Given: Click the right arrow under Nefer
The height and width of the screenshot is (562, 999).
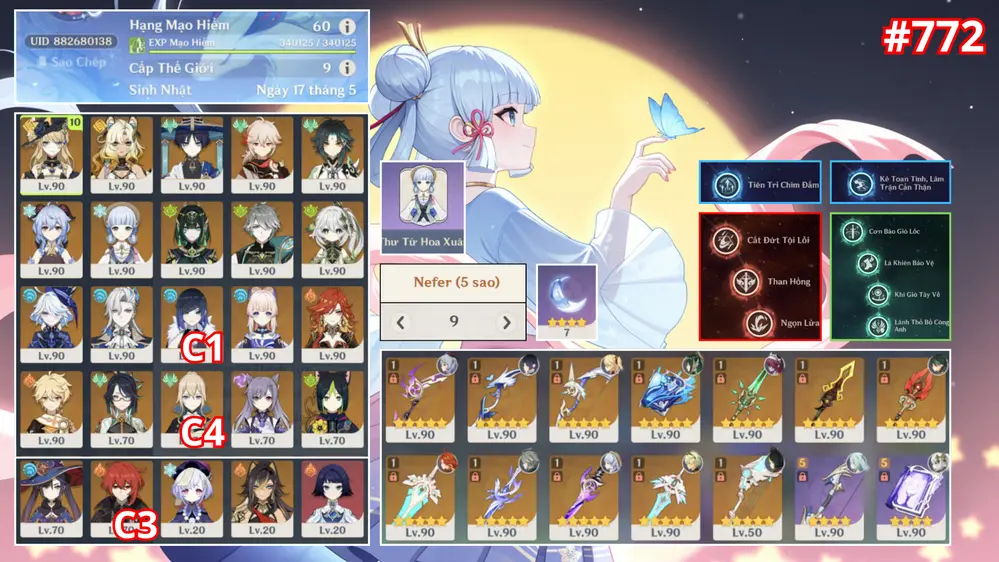Looking at the screenshot, I should (x=506, y=322).
